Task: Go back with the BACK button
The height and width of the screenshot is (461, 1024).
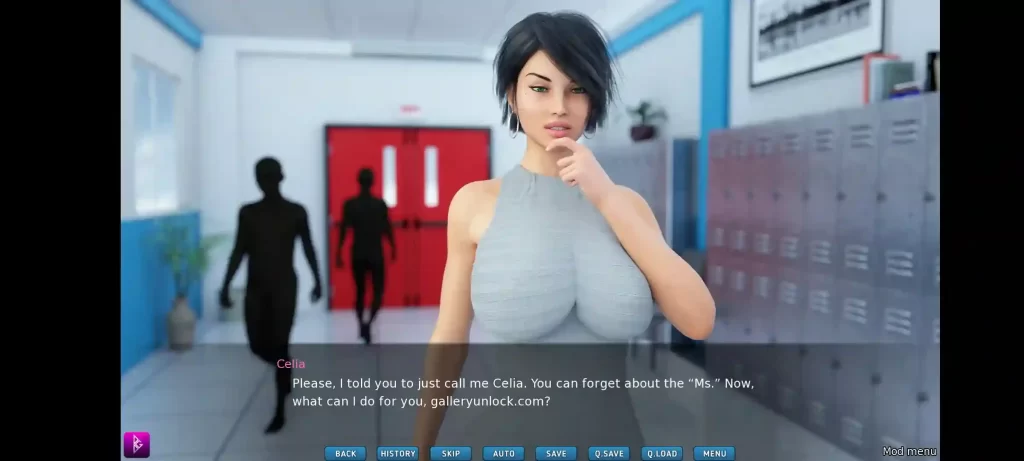Action: tap(345, 453)
